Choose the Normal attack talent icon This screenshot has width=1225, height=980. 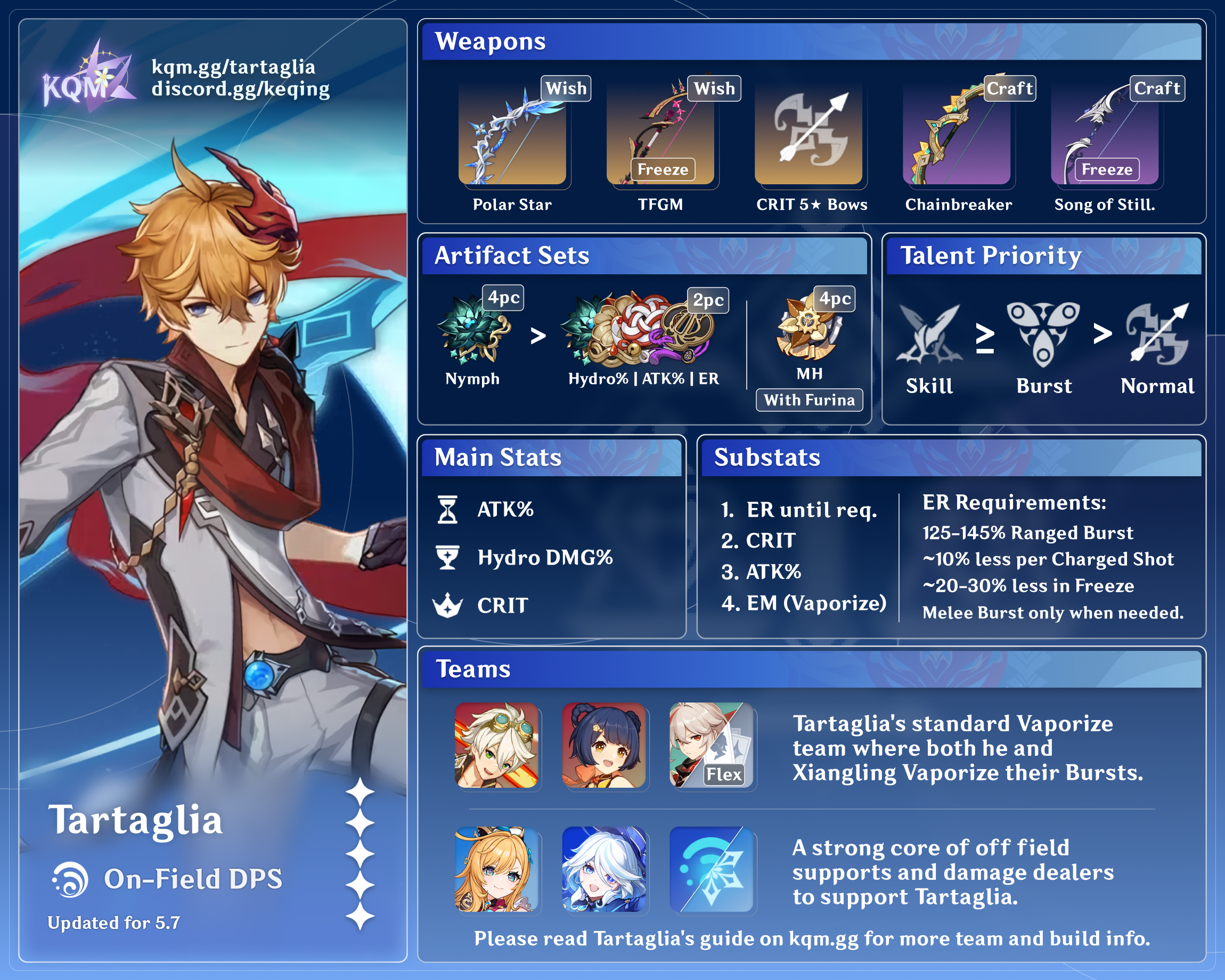[x=1158, y=335]
